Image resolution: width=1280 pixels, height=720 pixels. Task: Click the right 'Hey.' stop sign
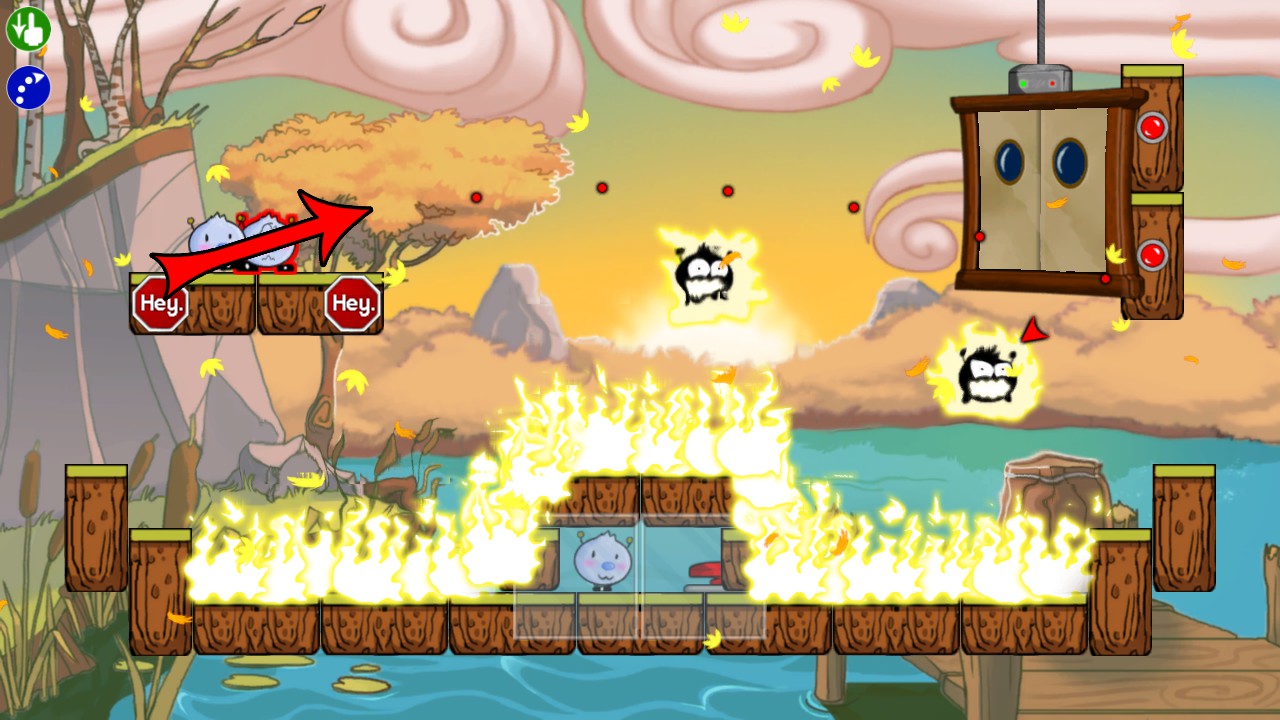tap(355, 302)
